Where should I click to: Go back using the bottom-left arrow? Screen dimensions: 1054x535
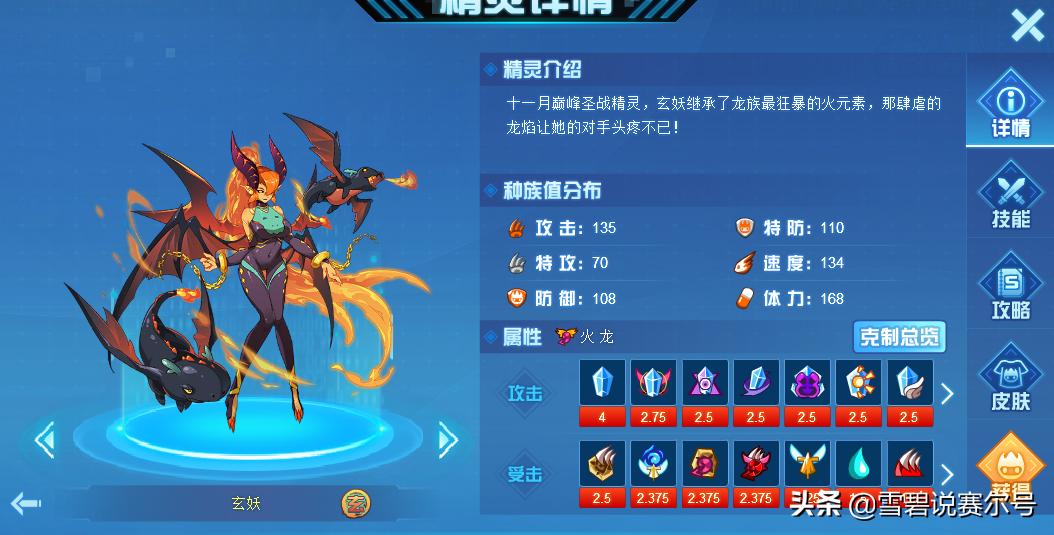click(x=25, y=502)
